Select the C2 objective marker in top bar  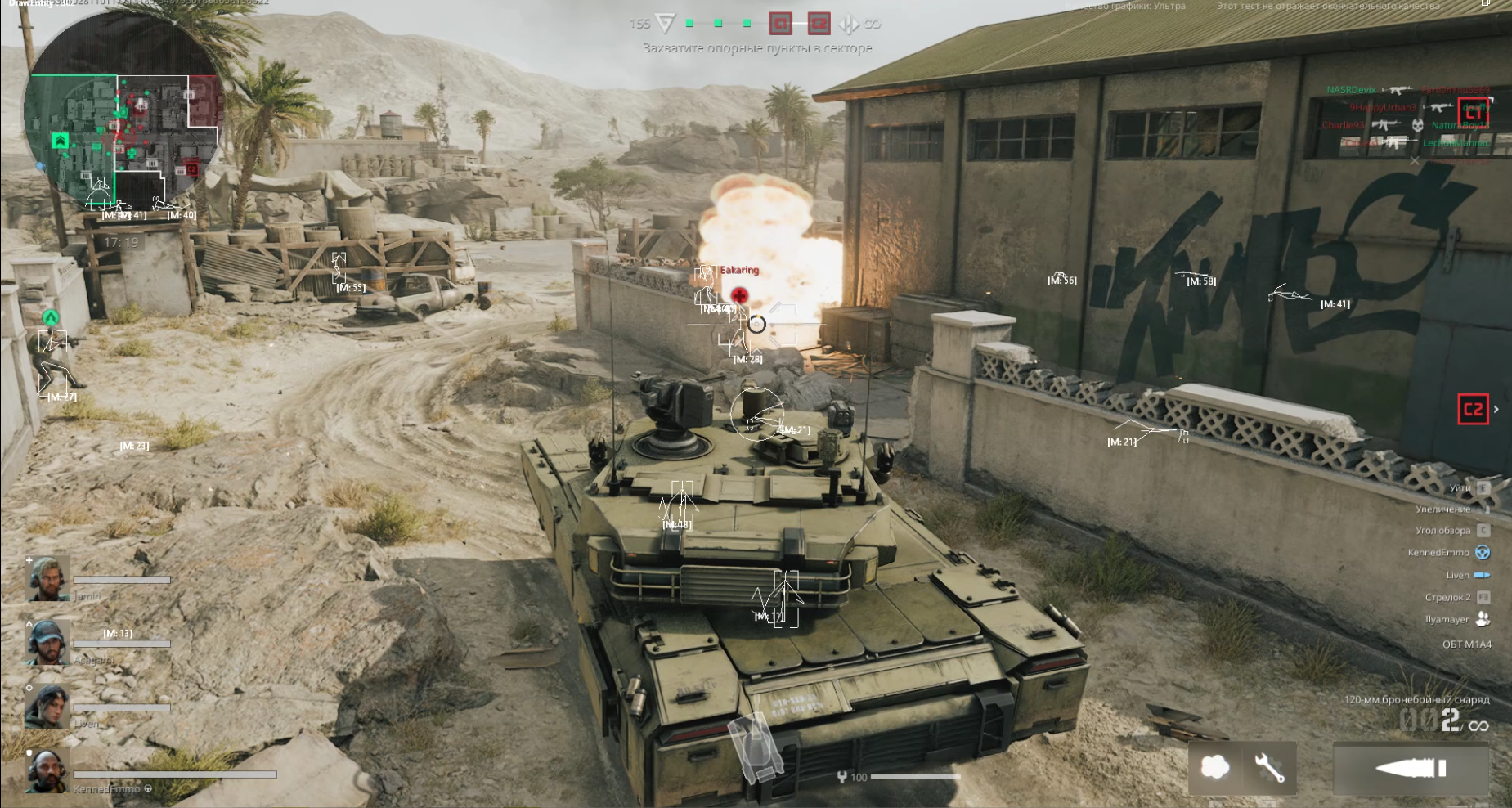tap(819, 24)
